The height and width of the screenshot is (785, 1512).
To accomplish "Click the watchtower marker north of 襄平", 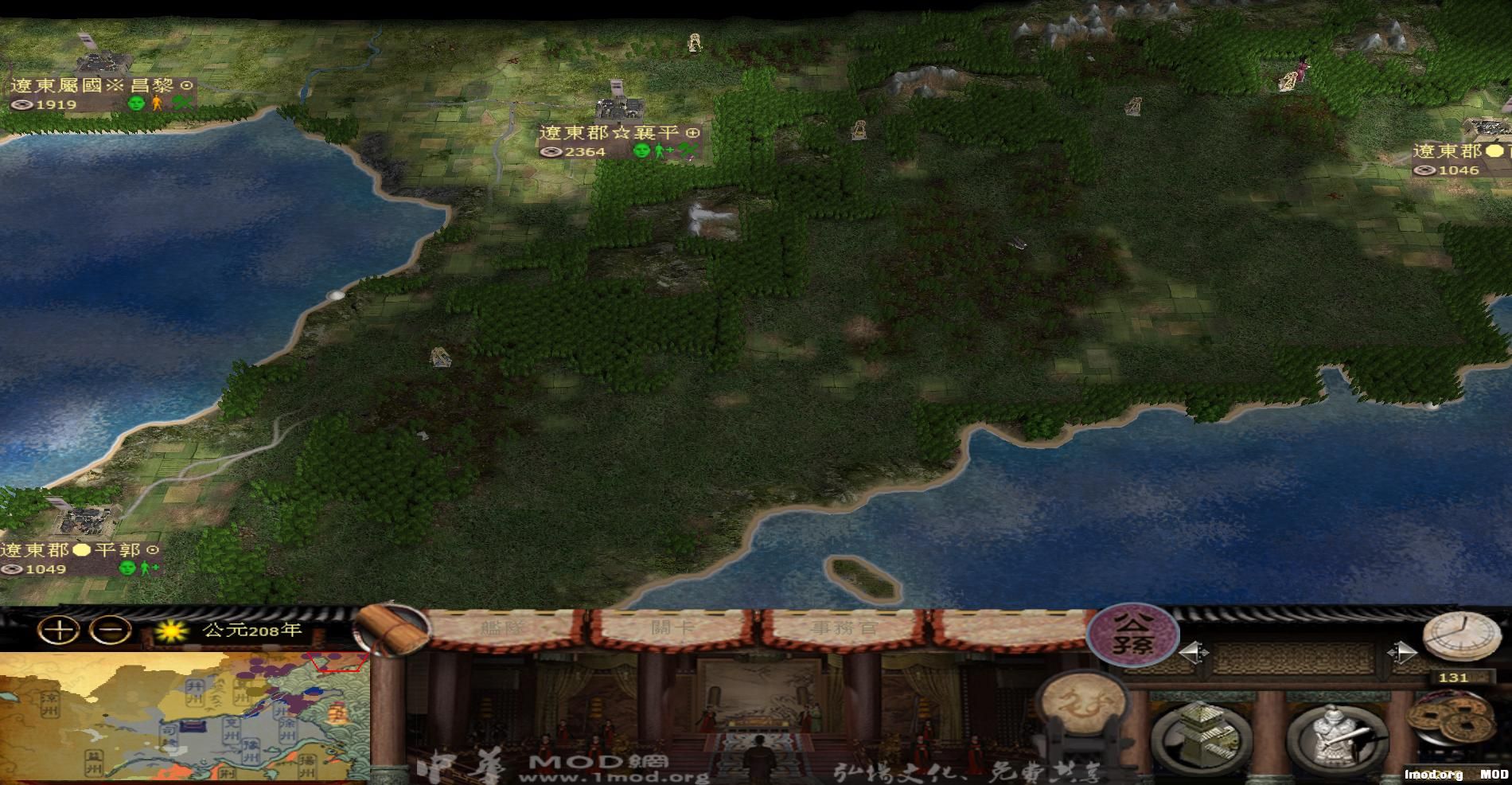I will (x=694, y=40).
